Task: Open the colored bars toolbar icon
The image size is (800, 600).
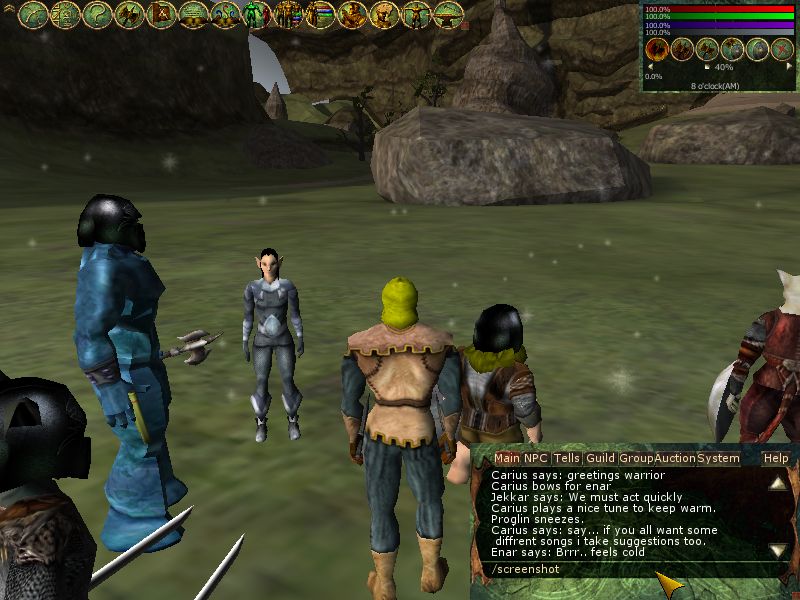Action: click(x=320, y=14)
